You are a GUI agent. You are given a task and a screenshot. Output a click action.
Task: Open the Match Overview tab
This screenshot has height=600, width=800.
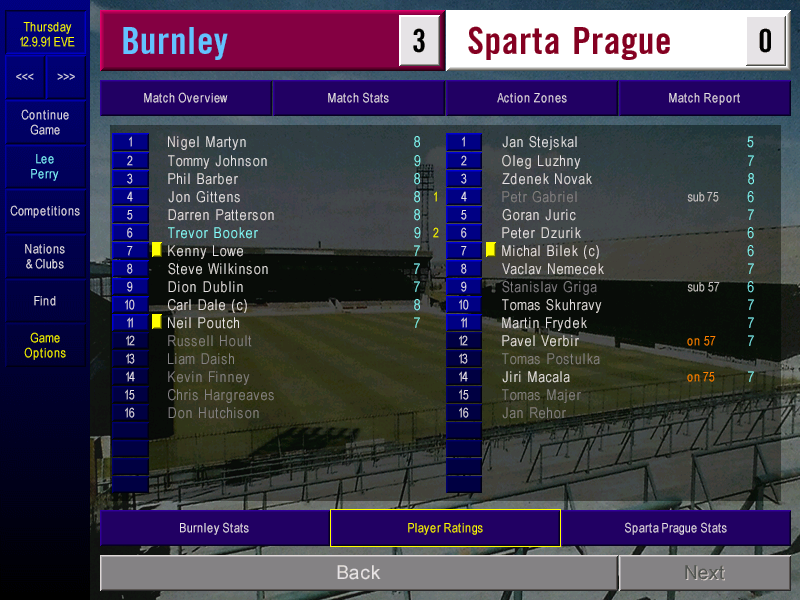tap(185, 98)
